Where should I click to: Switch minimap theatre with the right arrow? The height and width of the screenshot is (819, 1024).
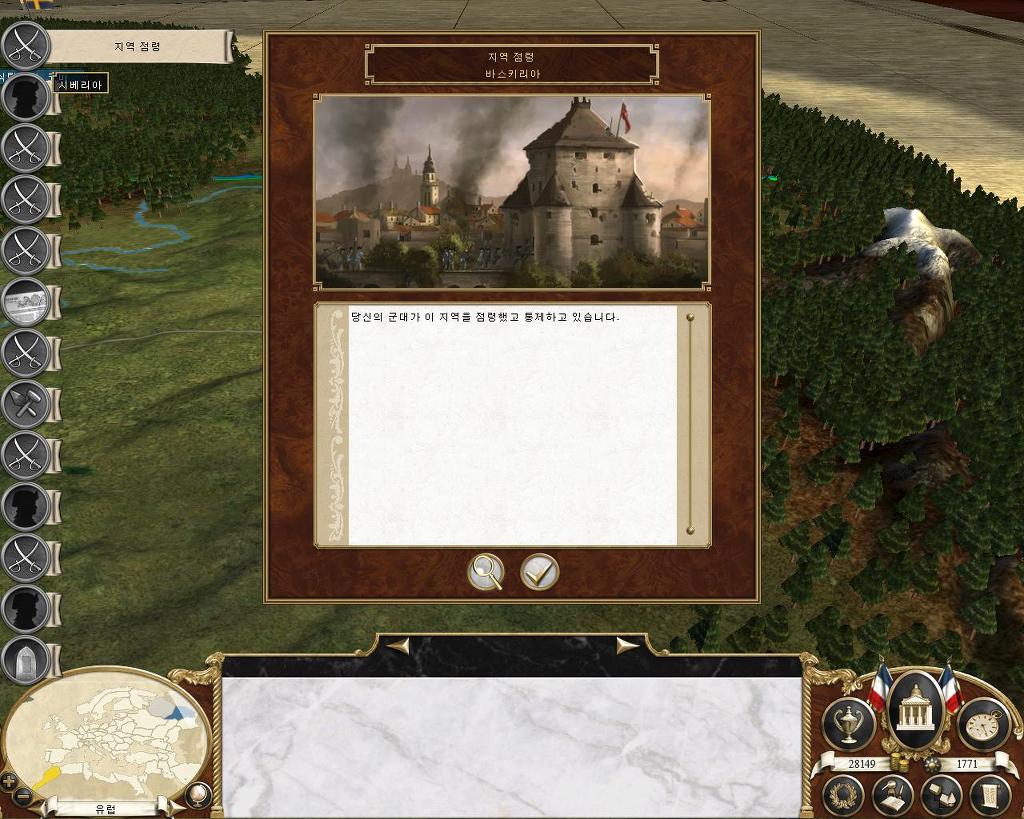(x=176, y=806)
